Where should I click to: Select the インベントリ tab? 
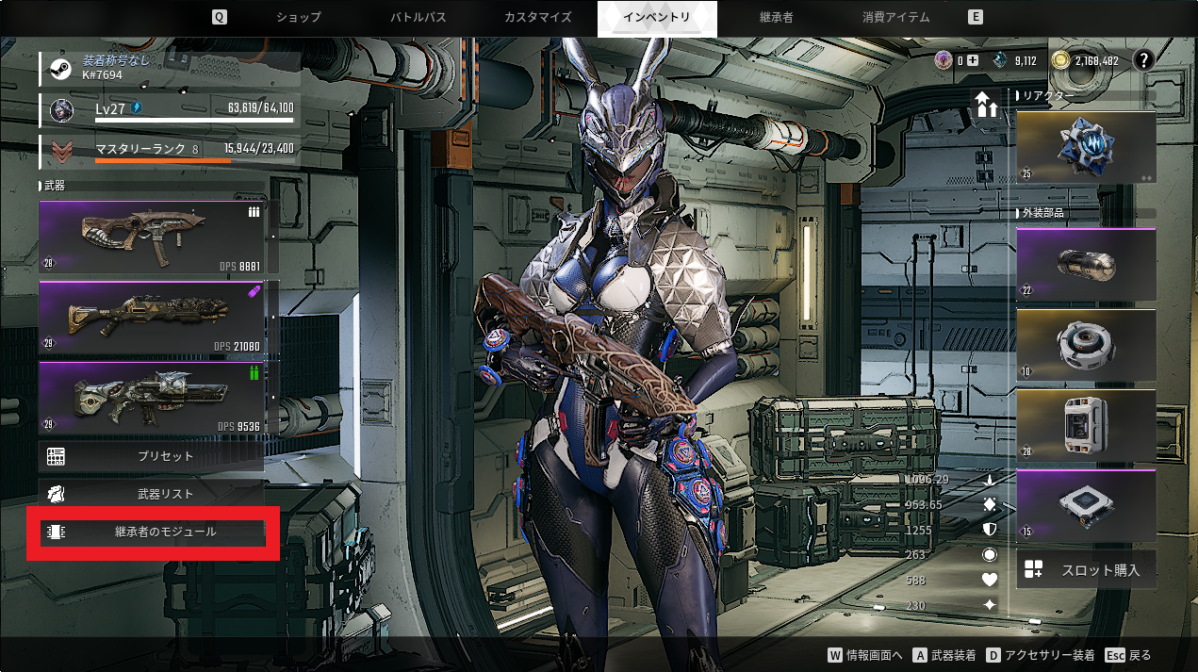coord(656,17)
